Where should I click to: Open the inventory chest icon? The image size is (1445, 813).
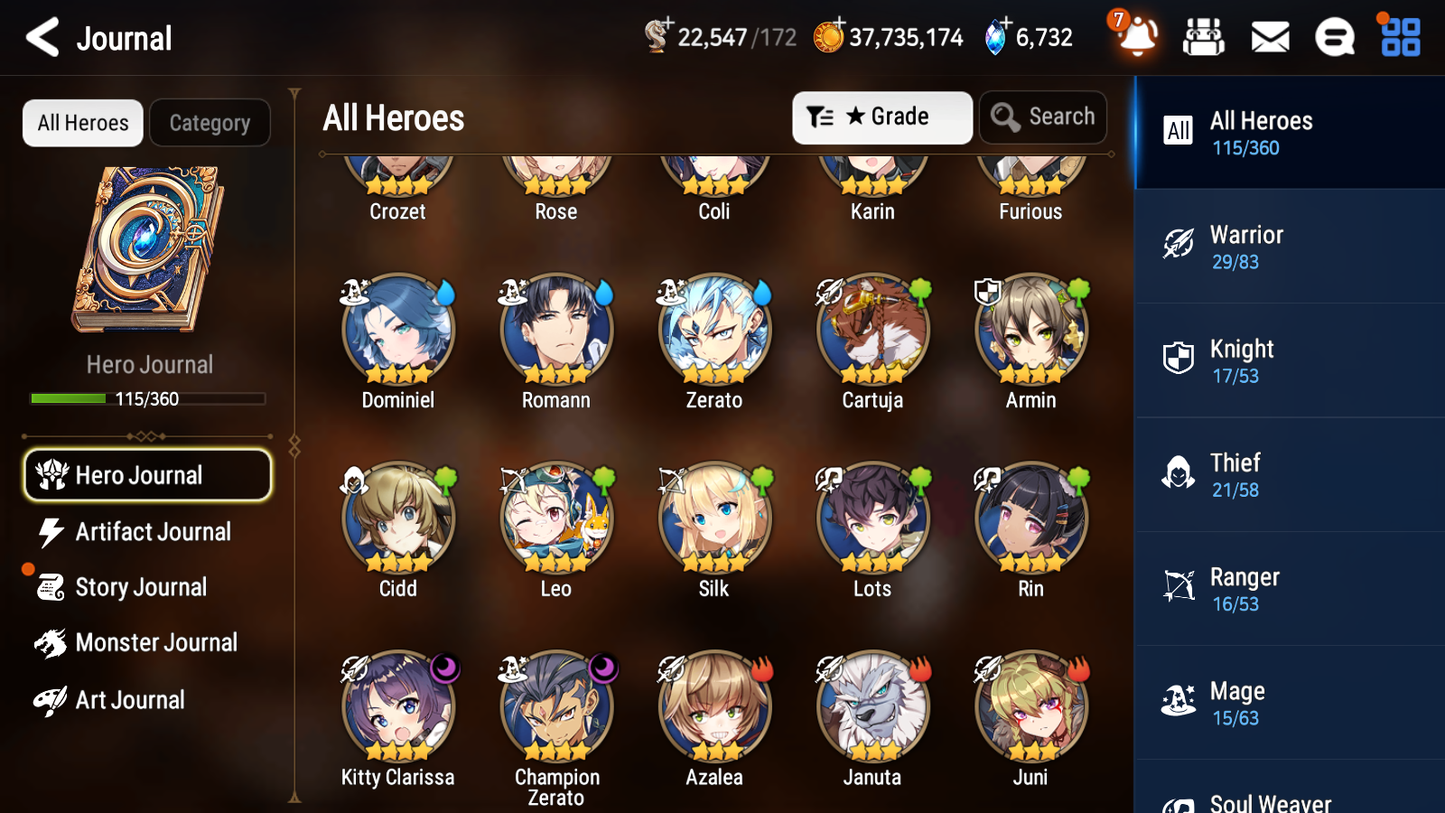coord(1203,35)
